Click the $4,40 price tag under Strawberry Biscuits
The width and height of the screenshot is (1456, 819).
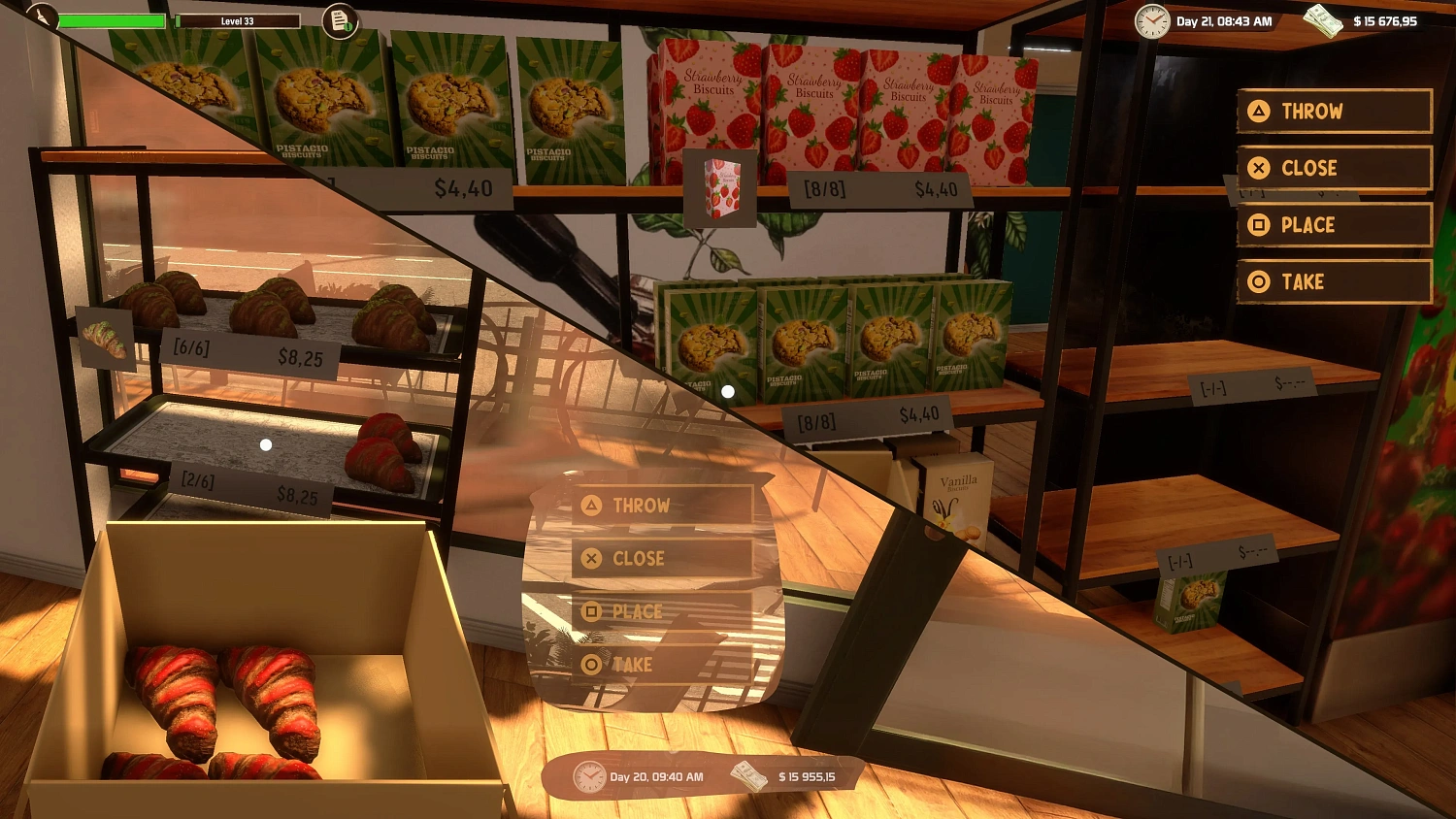934,188
